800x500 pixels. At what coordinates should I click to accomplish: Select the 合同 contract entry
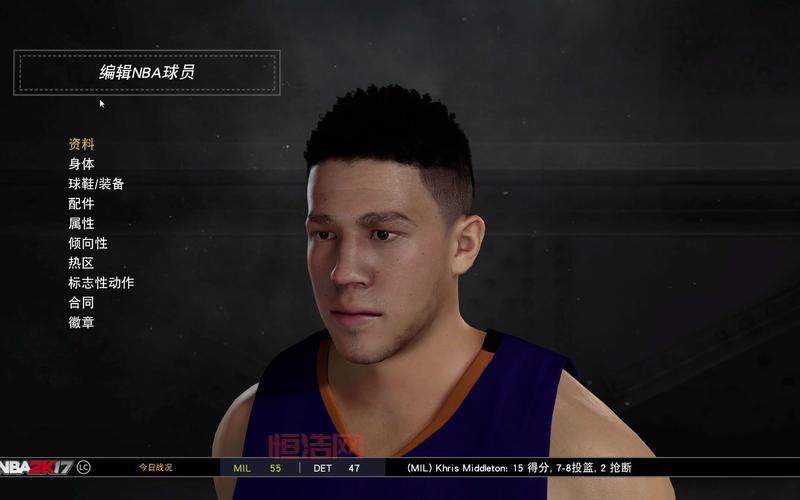[81, 303]
